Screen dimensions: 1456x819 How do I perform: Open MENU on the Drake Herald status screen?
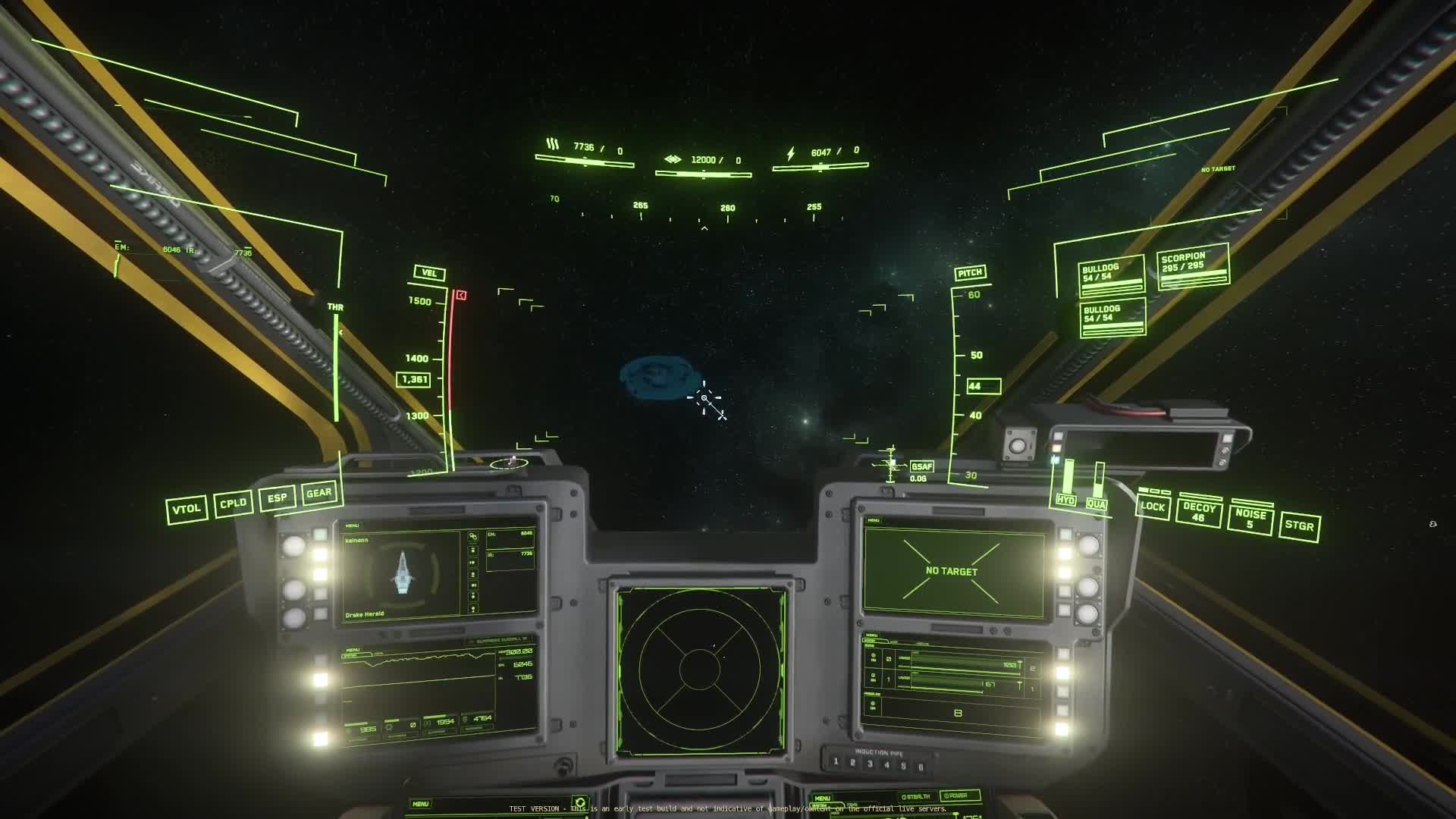point(352,526)
